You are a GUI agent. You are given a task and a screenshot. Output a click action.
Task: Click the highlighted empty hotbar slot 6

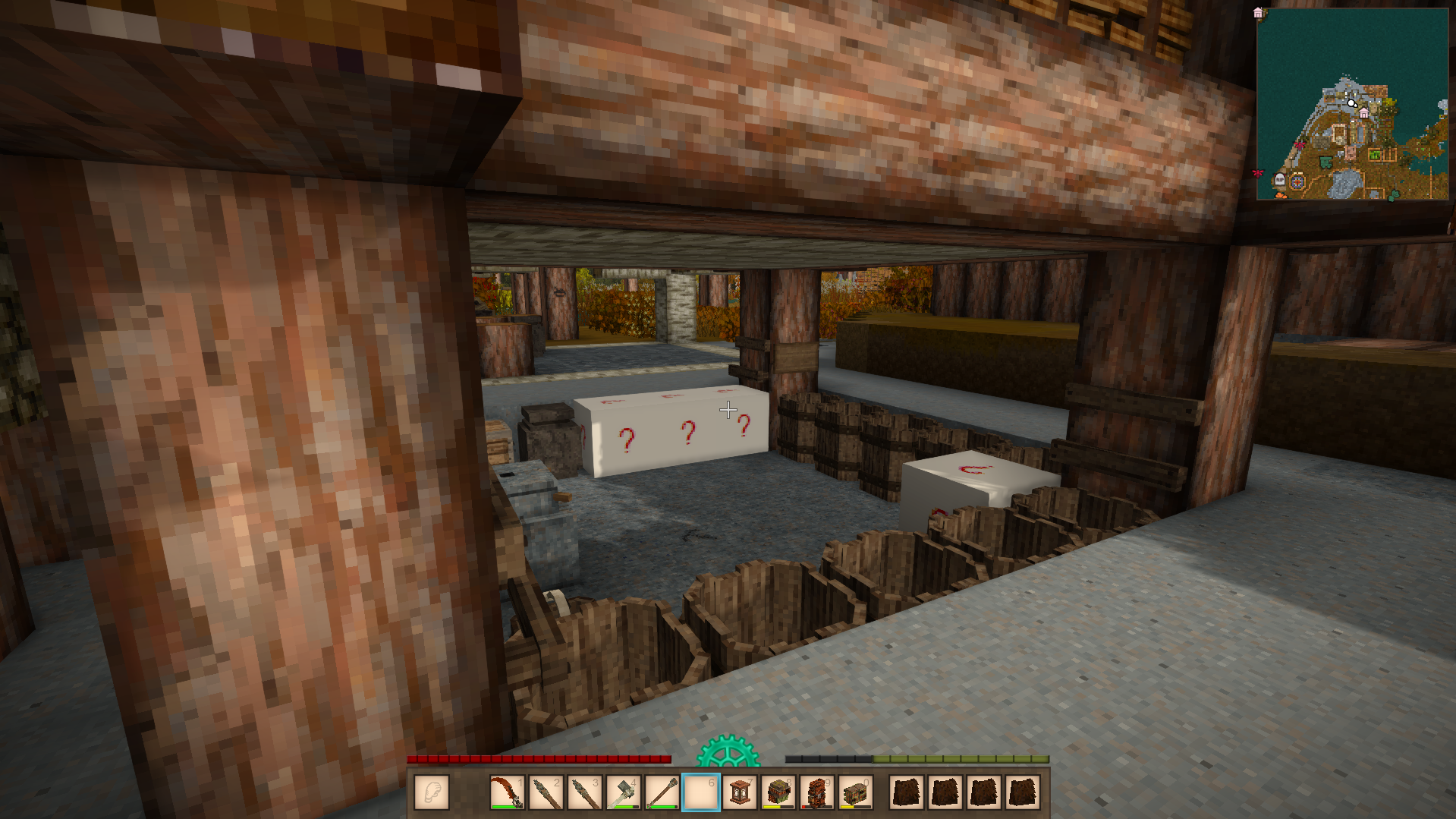(x=700, y=792)
